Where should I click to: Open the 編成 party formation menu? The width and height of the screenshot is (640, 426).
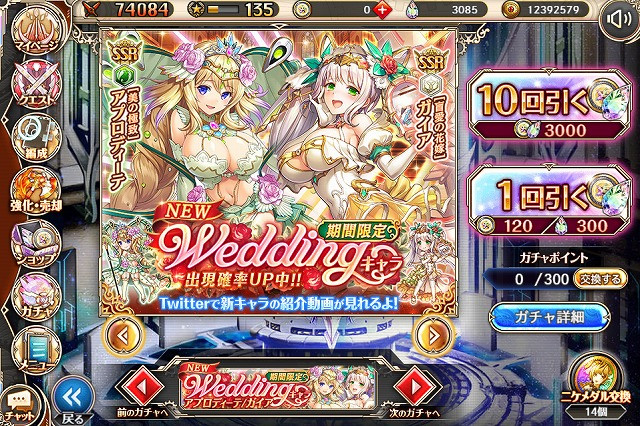[x=32, y=132]
